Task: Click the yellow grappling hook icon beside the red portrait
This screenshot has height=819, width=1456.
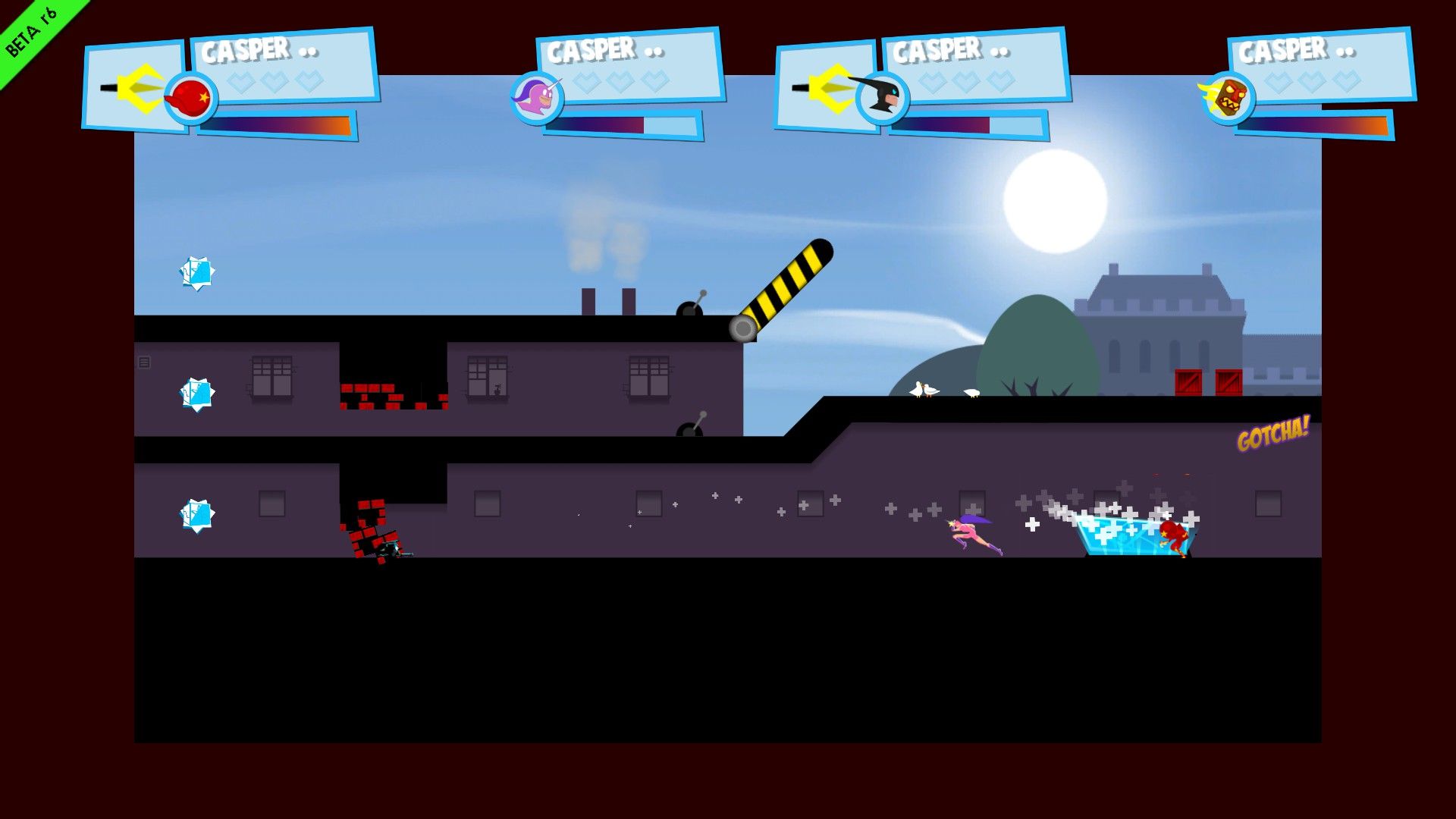Action: click(140, 87)
